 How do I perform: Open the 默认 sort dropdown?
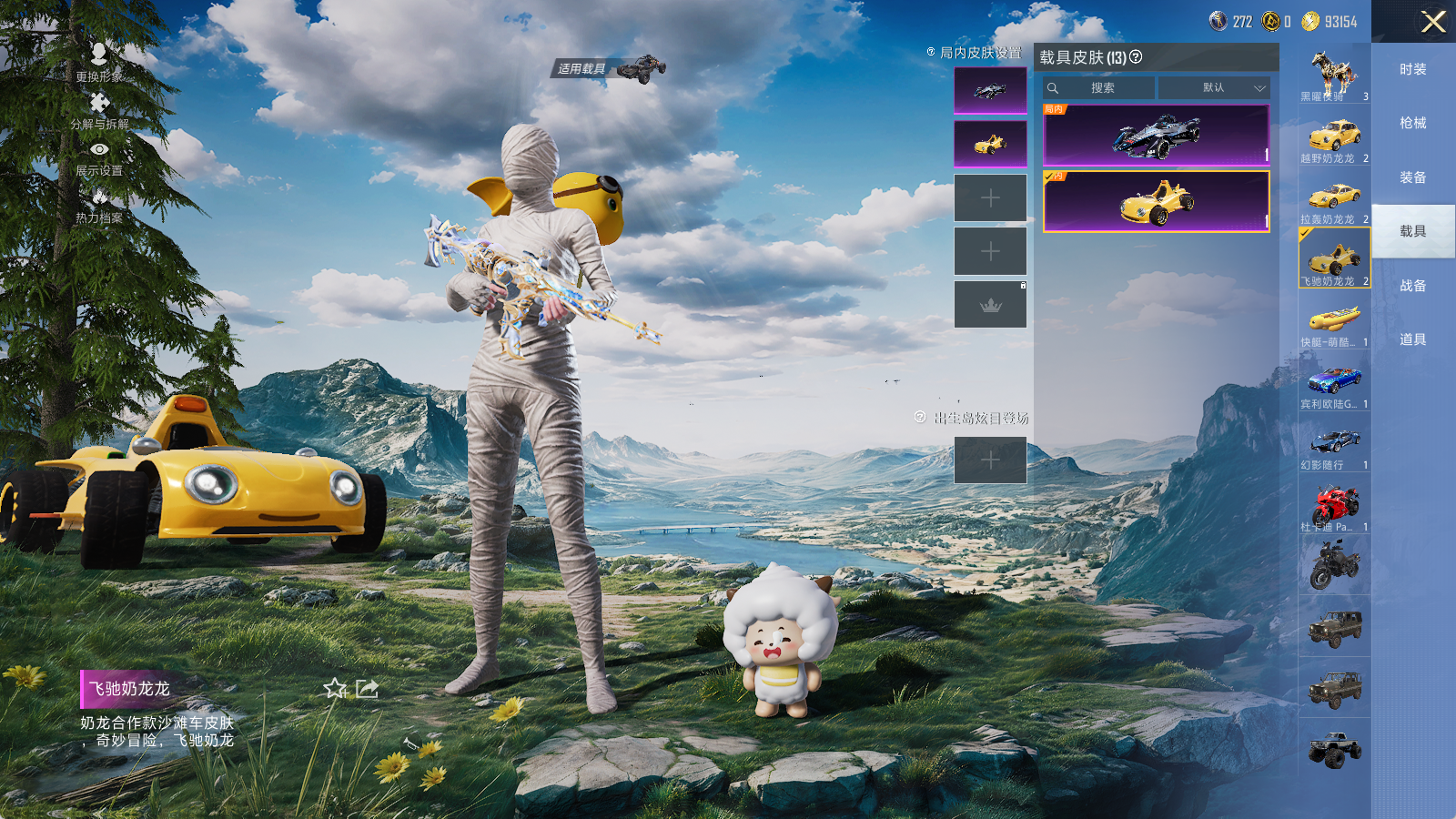pyautogui.click(x=1214, y=88)
